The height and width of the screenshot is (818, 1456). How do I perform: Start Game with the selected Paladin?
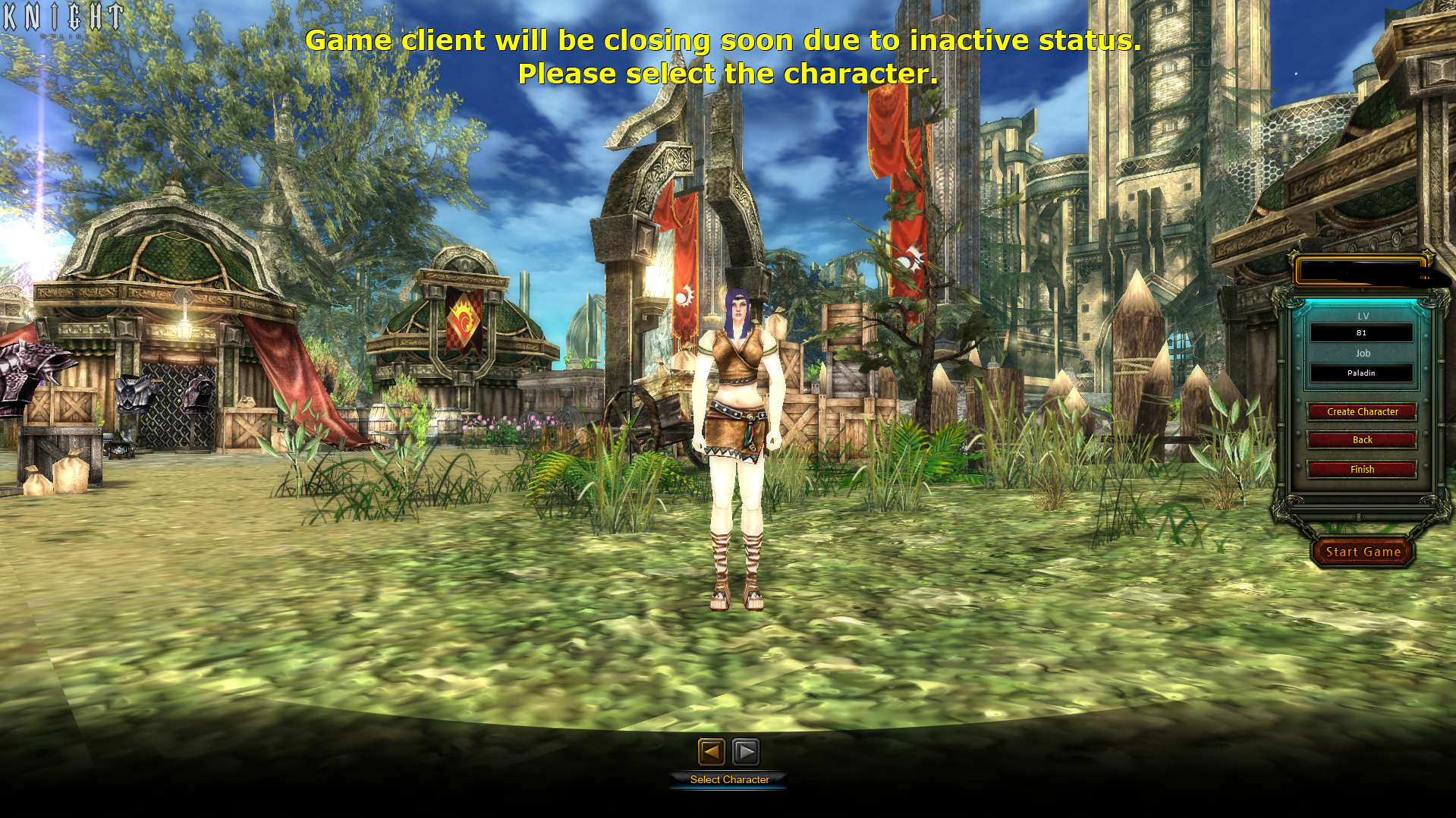click(x=1363, y=552)
